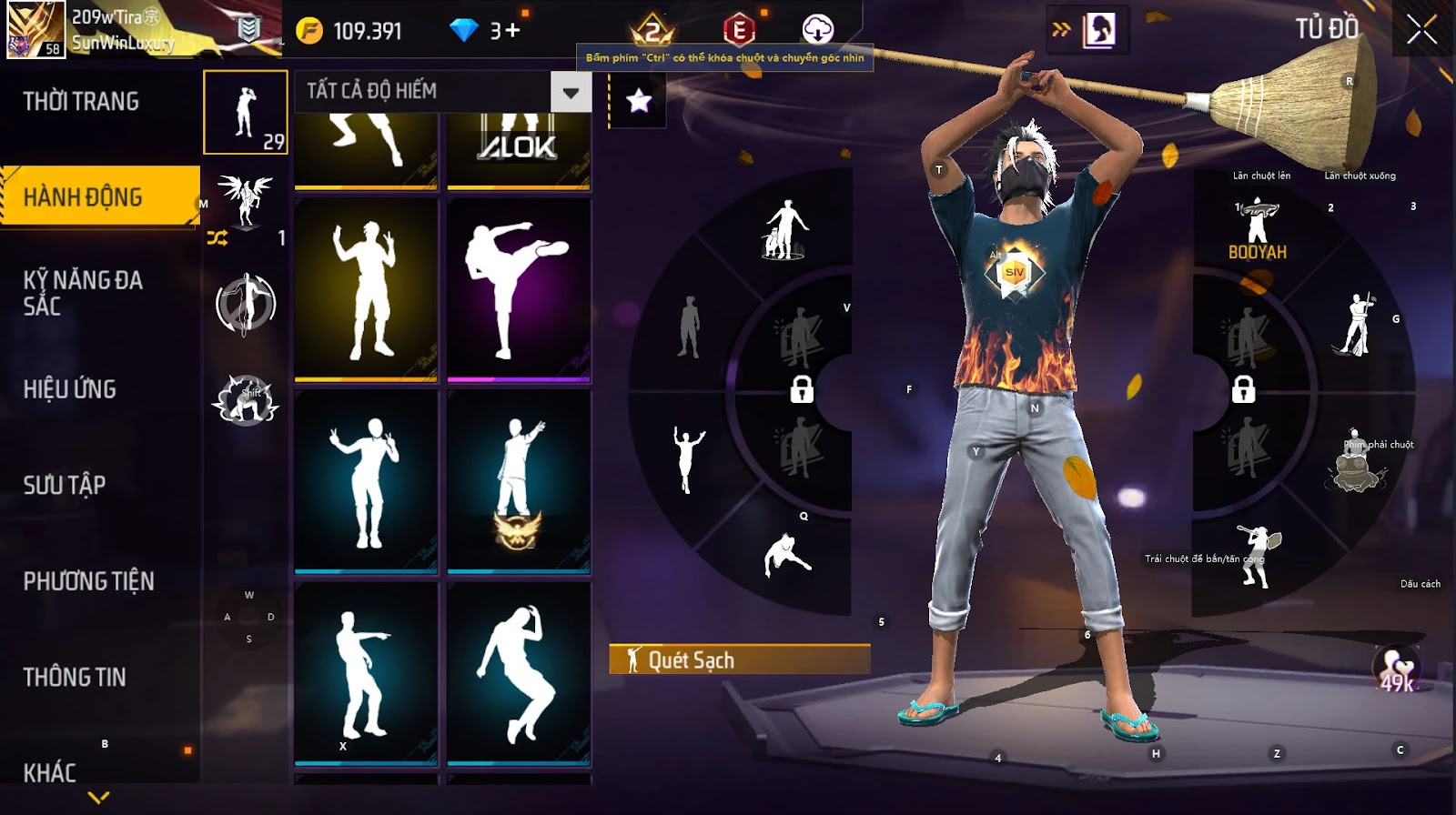
Task: Click the blue diamond currency icon
Action: (463, 31)
